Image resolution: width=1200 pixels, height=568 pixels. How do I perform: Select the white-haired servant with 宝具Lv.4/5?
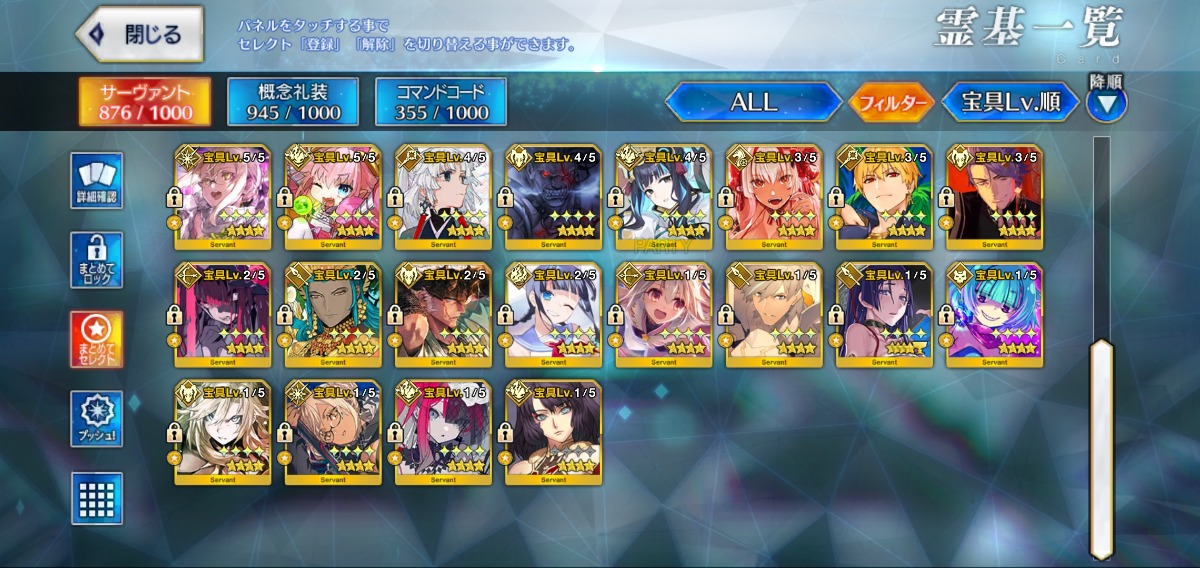(x=443, y=198)
